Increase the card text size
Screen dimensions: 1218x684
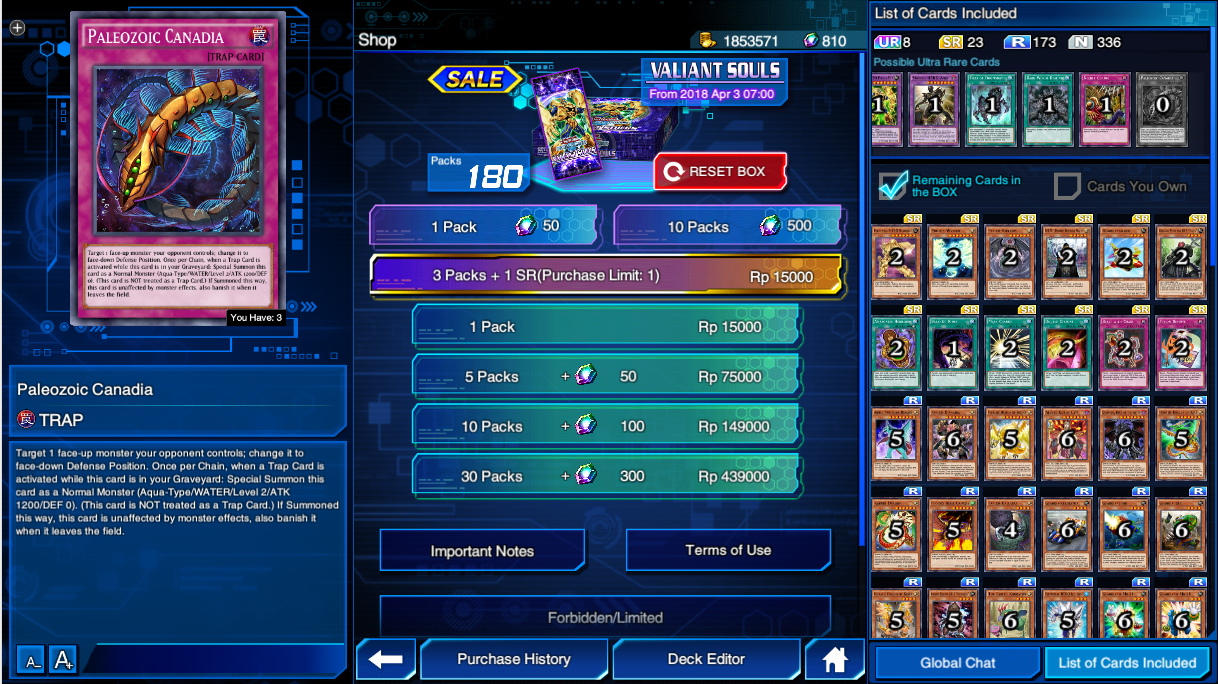click(x=63, y=660)
